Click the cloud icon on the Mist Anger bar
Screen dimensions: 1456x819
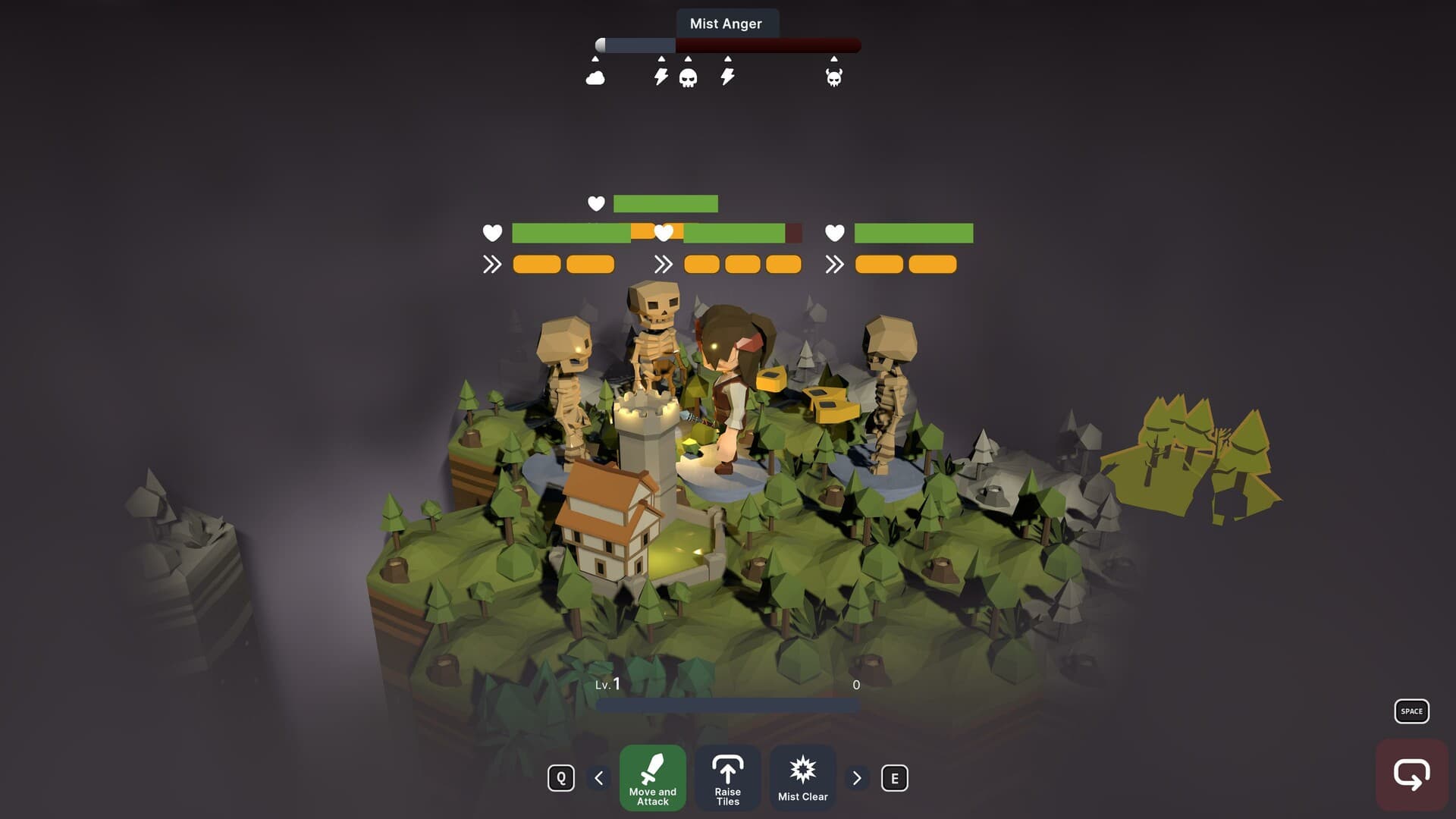coord(595,75)
